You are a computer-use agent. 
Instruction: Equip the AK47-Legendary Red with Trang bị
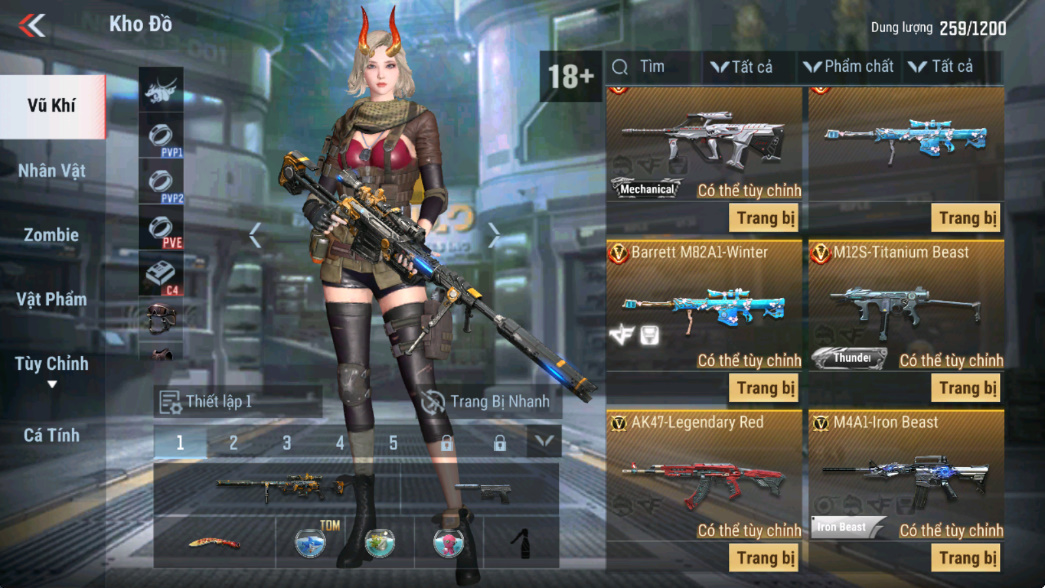[x=765, y=558]
